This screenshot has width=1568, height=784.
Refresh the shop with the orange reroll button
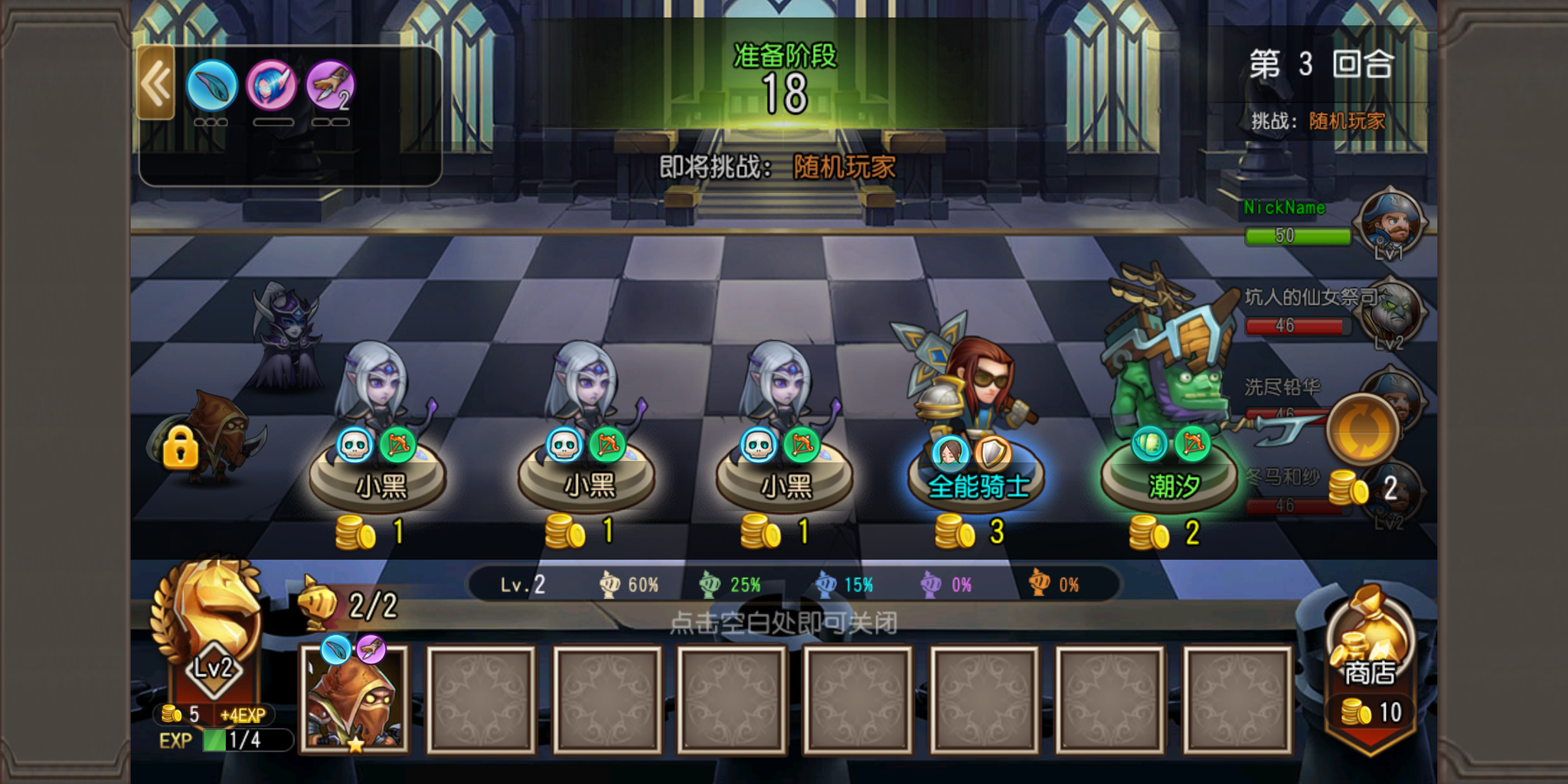pyautogui.click(x=1362, y=429)
